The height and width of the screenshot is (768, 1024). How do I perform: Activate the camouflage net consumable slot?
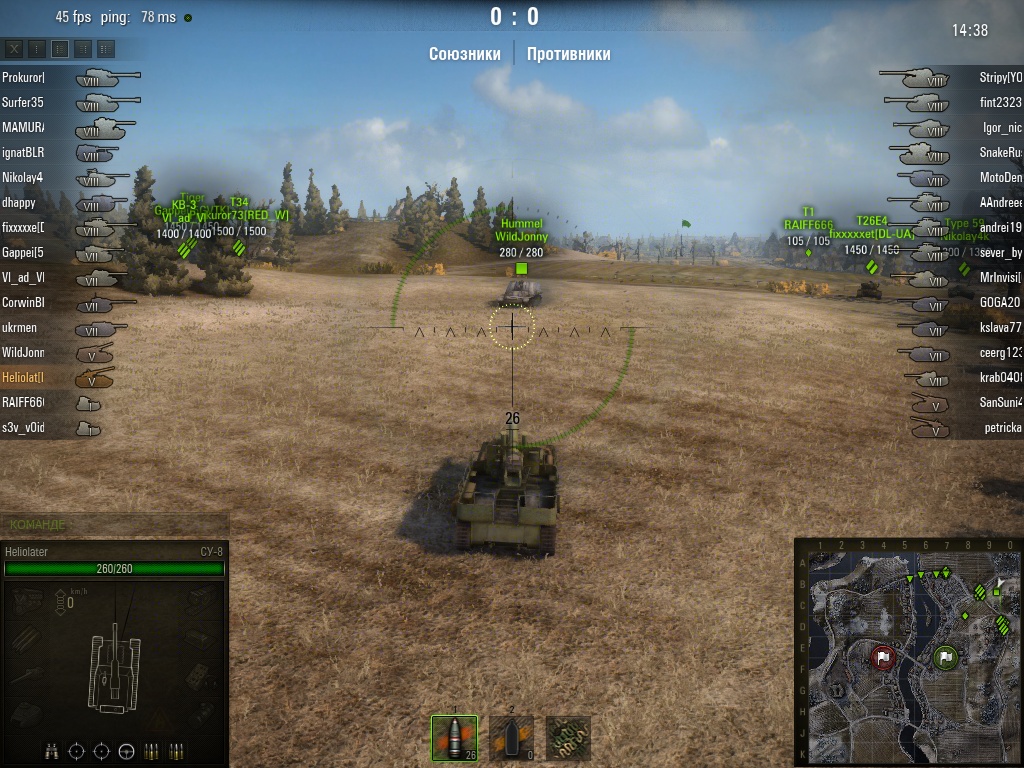568,738
